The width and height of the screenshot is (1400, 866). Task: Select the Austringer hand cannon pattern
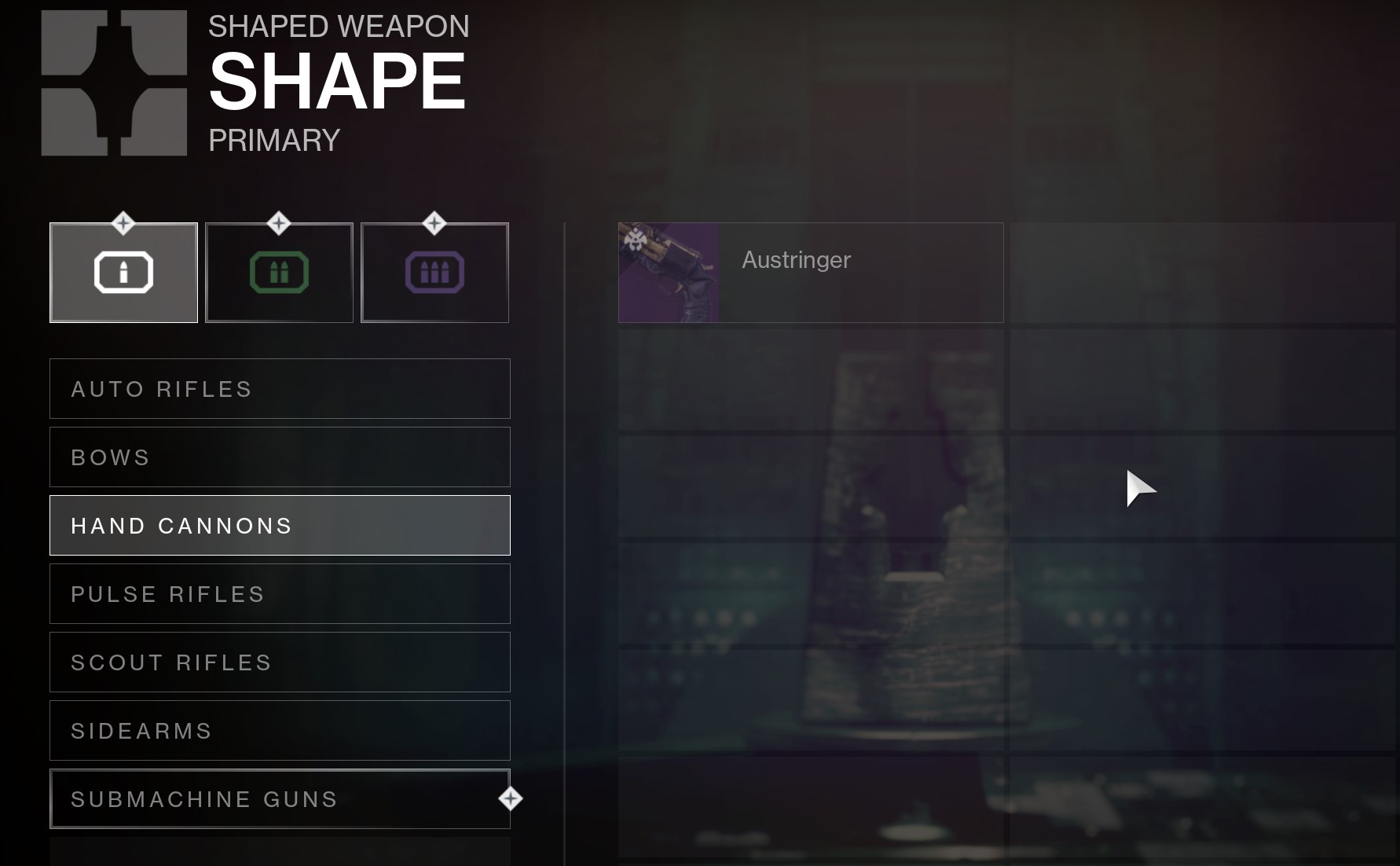click(x=810, y=273)
